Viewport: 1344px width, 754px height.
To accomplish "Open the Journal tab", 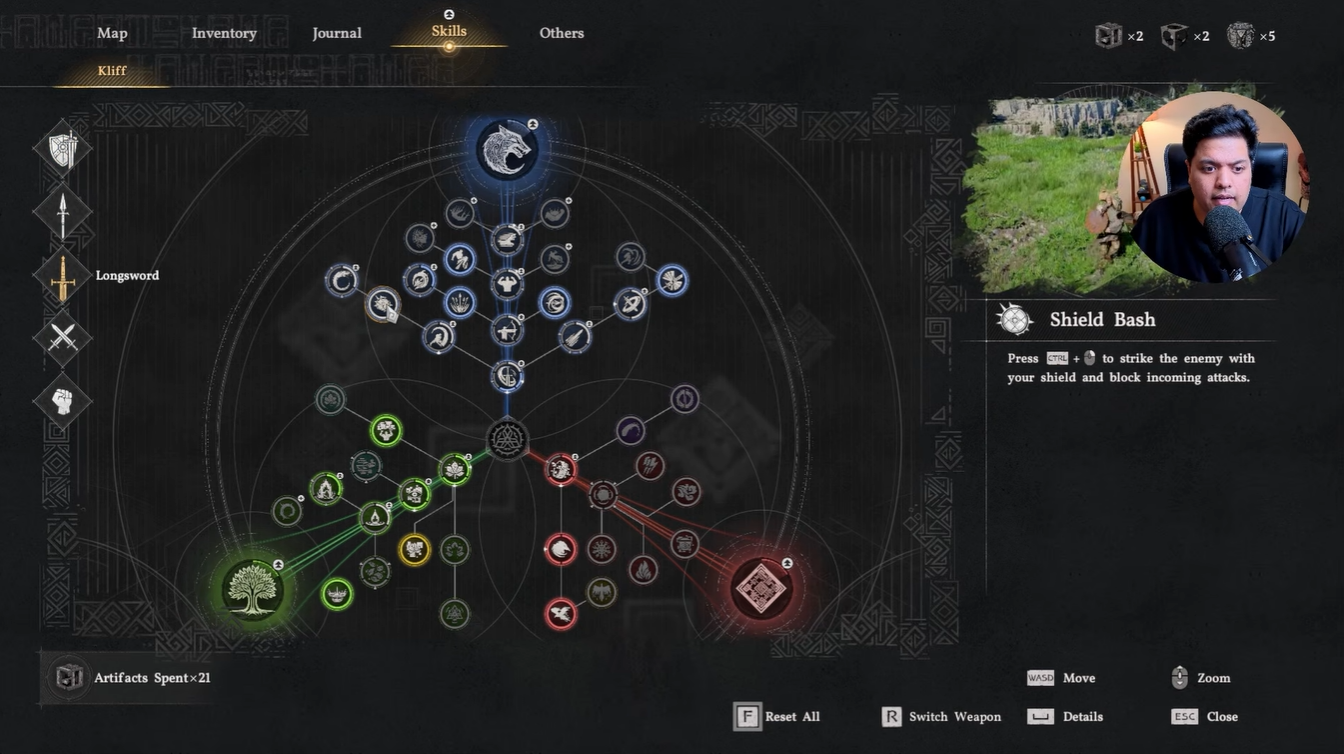I will (x=337, y=32).
